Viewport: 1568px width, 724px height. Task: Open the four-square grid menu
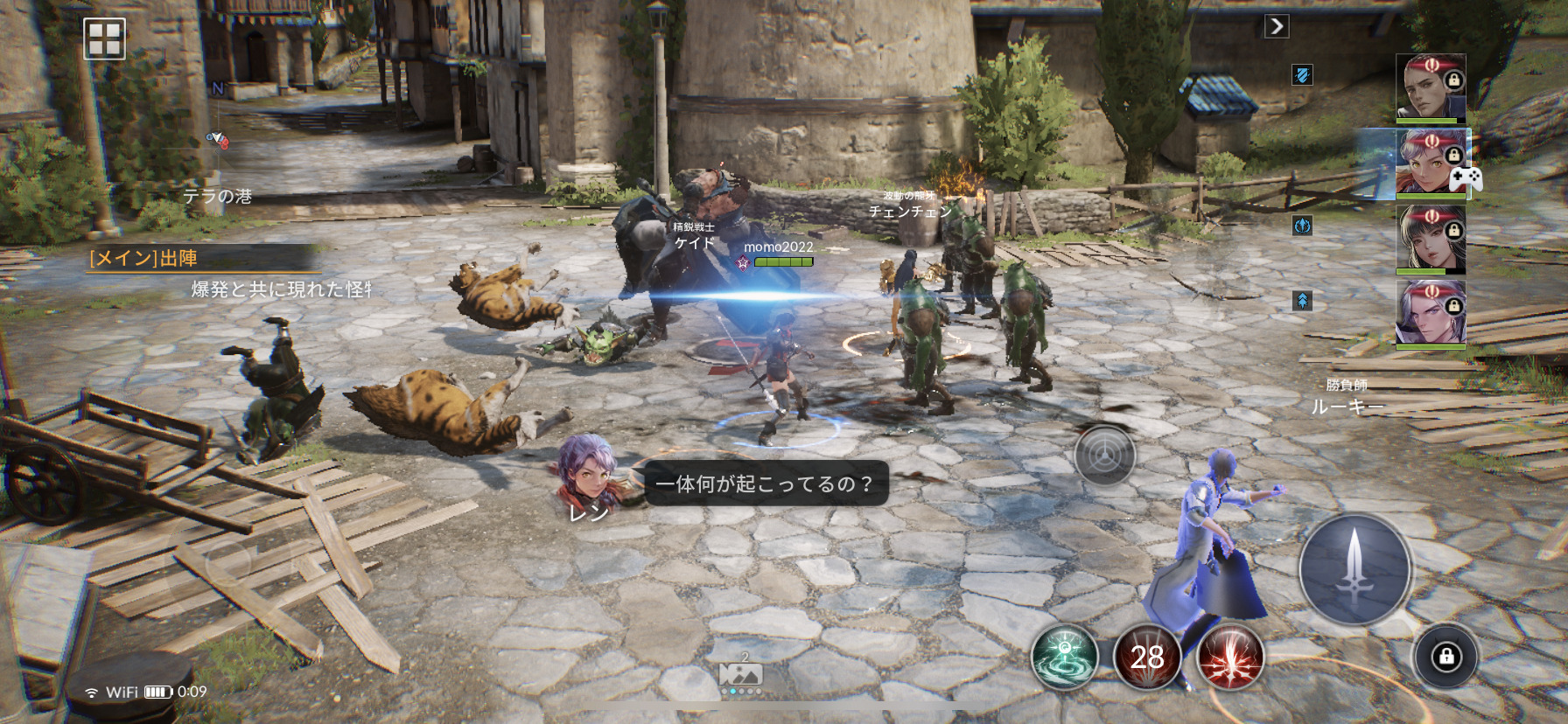point(104,38)
